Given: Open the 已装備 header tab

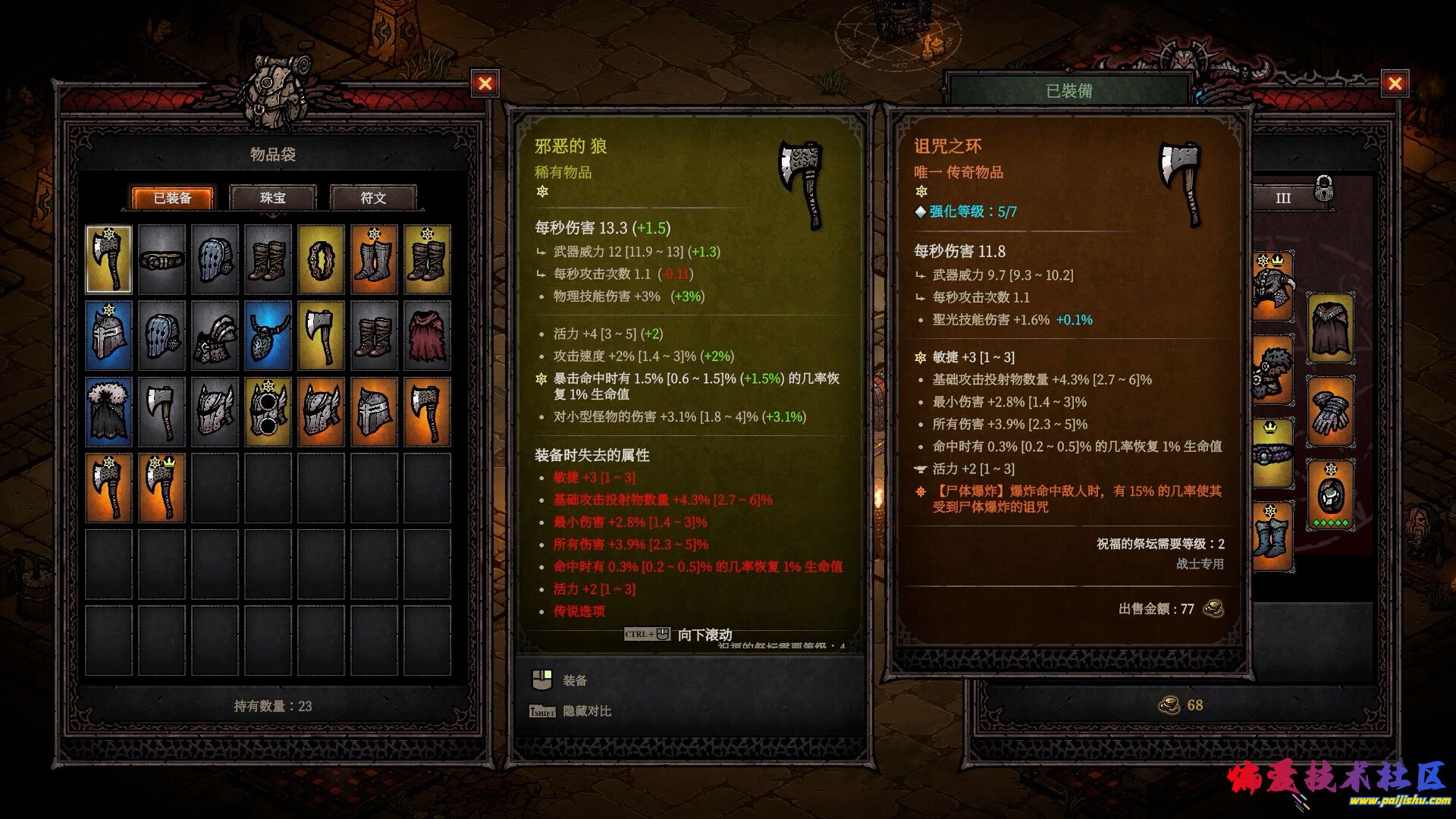Looking at the screenshot, I should coord(1068,91).
